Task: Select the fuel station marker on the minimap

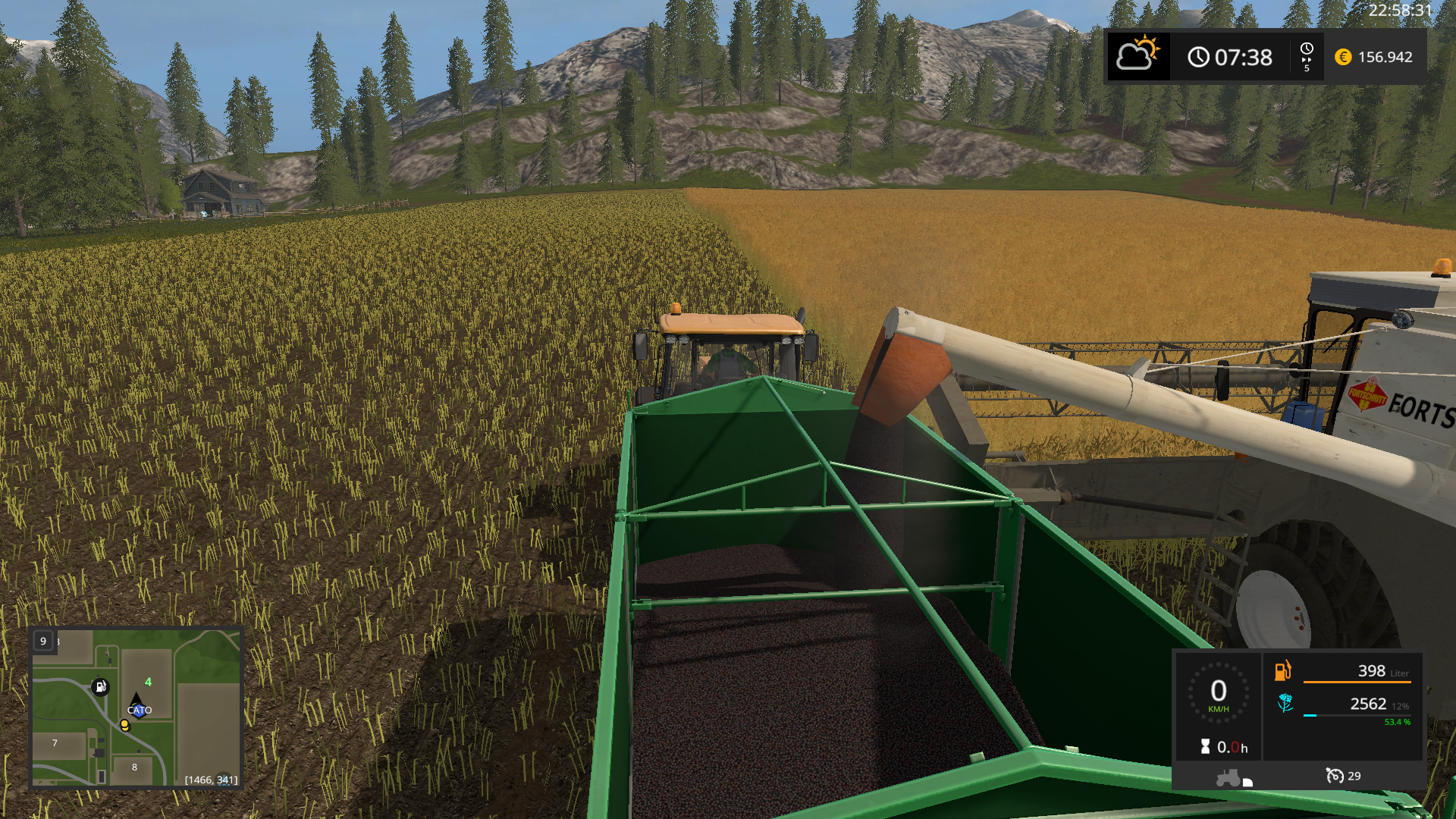Action: click(x=100, y=687)
